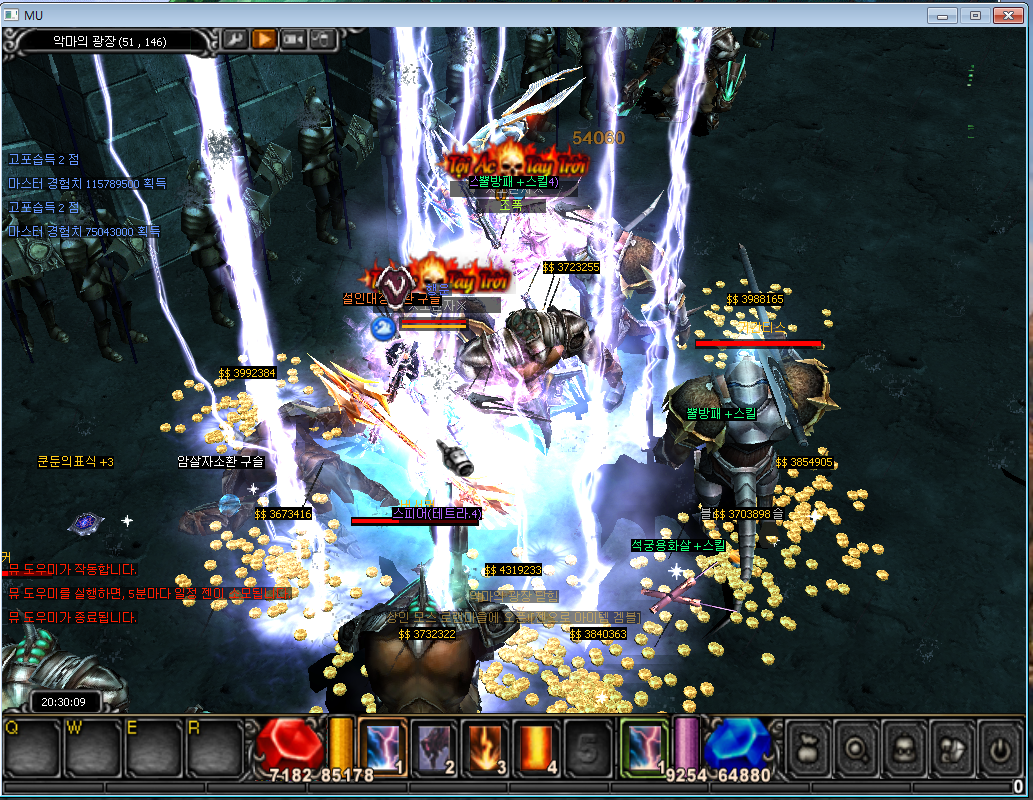Viewport: 1033px width, 800px height.
Task: Click the magnifier ring button
Action: (x=856, y=746)
